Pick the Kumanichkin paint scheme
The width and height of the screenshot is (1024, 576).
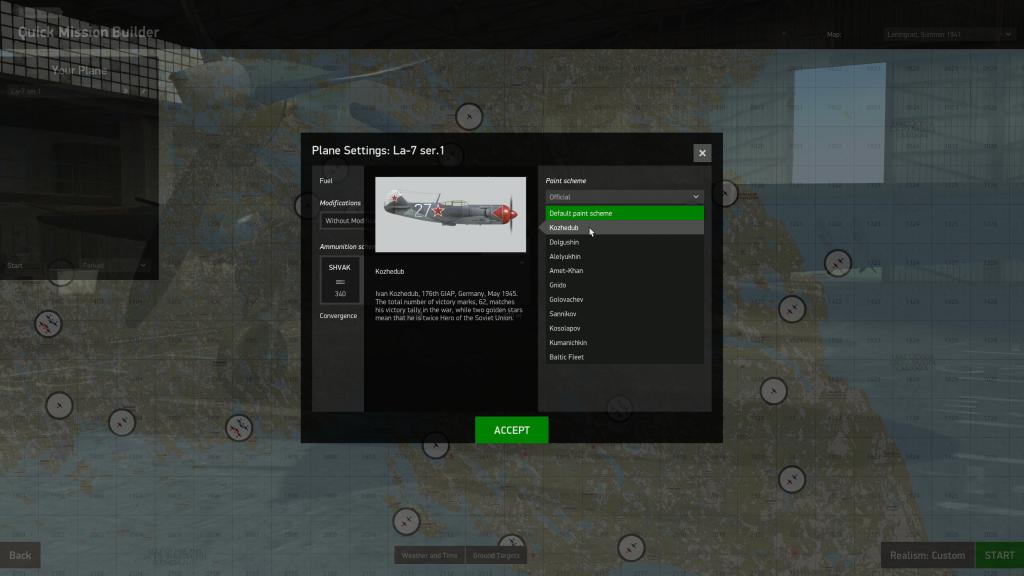coord(624,343)
